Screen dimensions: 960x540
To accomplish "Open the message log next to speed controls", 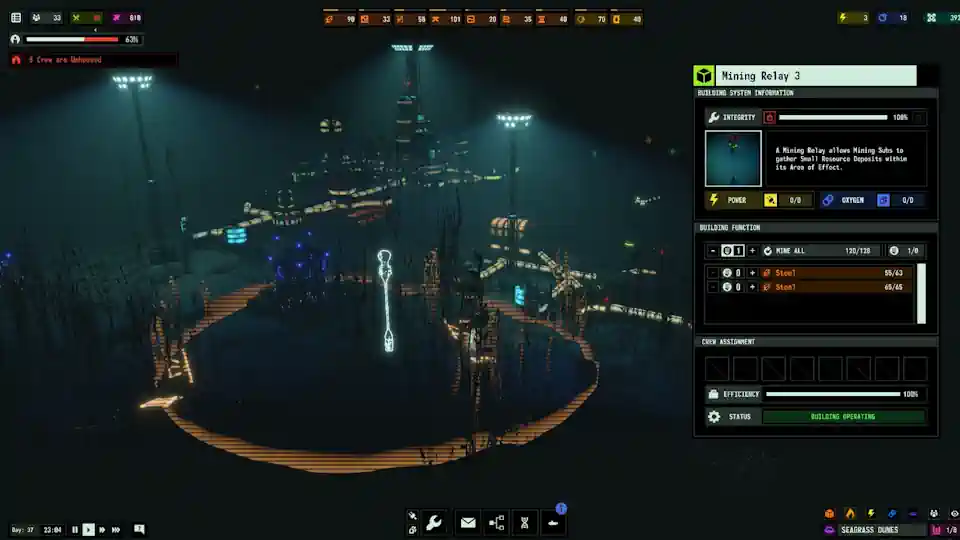I will (139, 529).
